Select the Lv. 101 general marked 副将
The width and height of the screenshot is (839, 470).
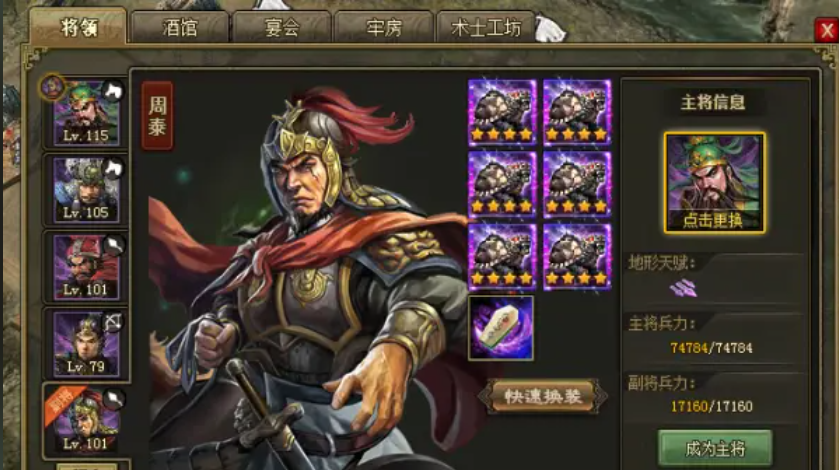[86, 419]
